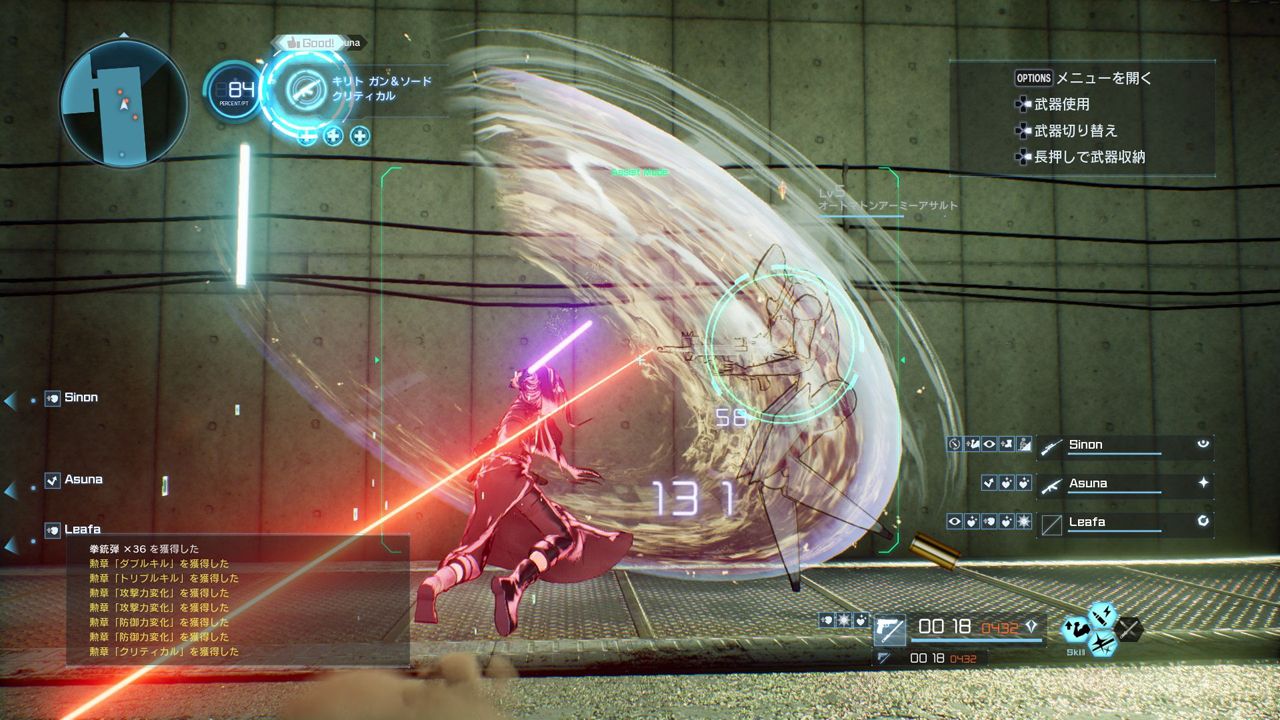Toggle the spiral status icon beside Sinon's name

[x=1202, y=444]
